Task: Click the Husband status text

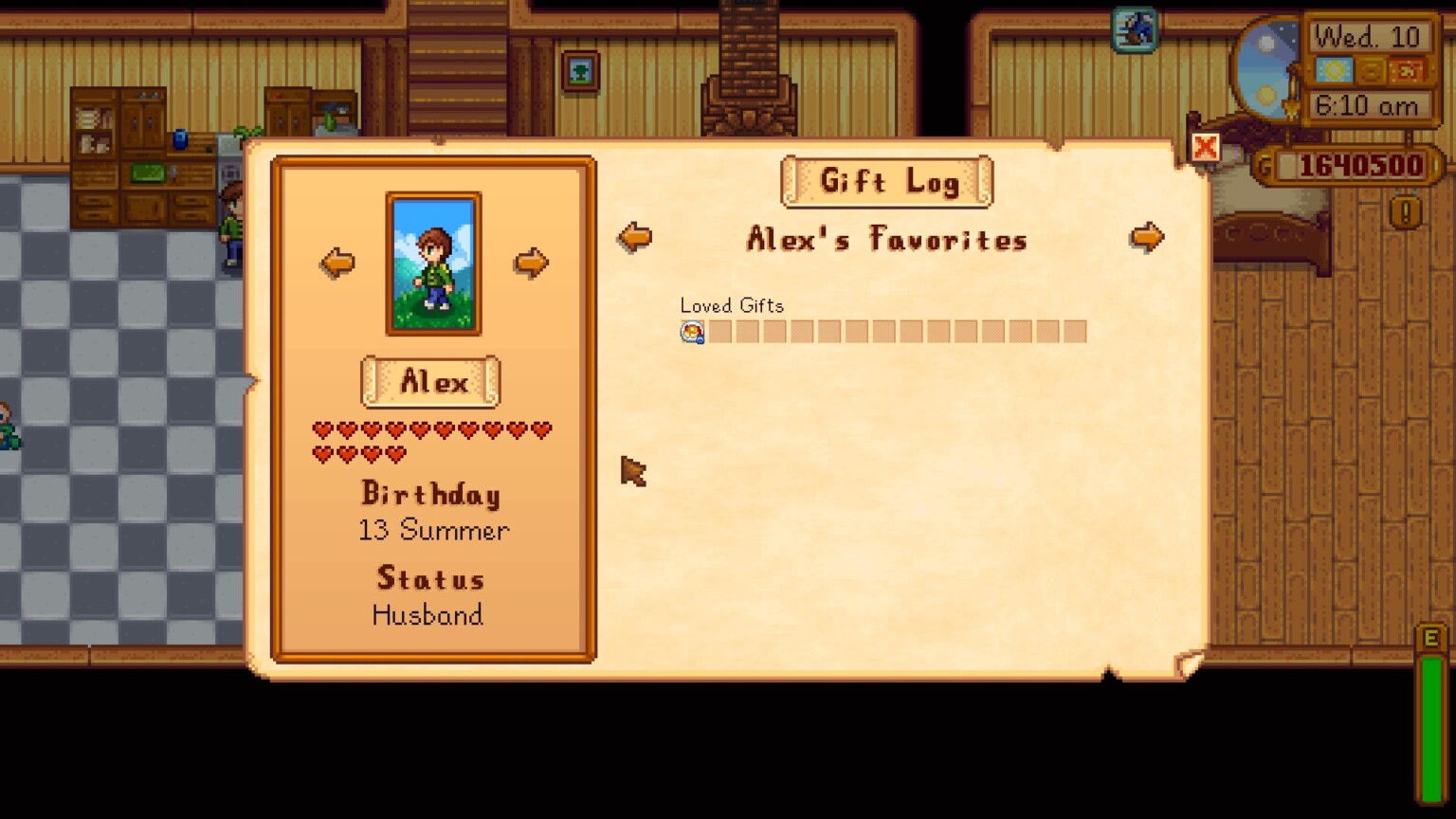Action: 429,616
